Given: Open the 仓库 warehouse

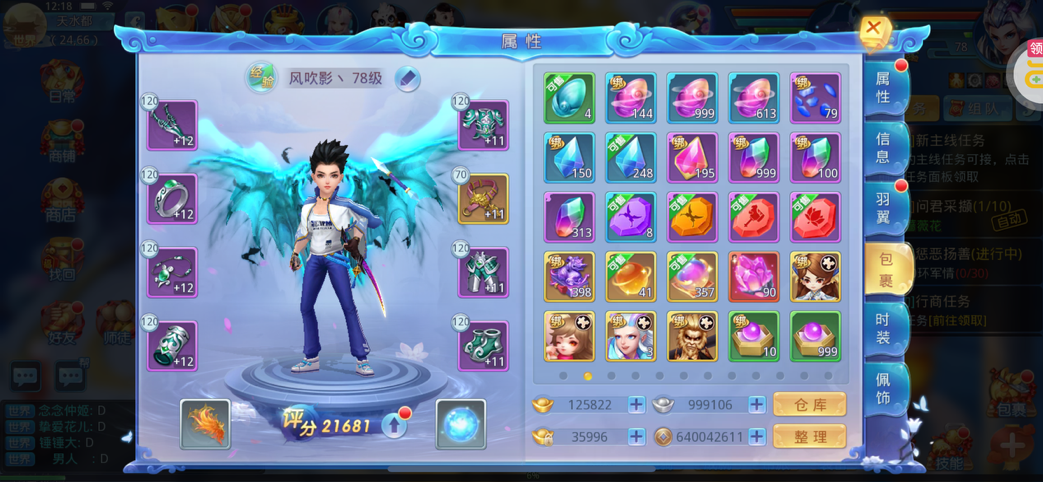Looking at the screenshot, I should coord(809,405).
